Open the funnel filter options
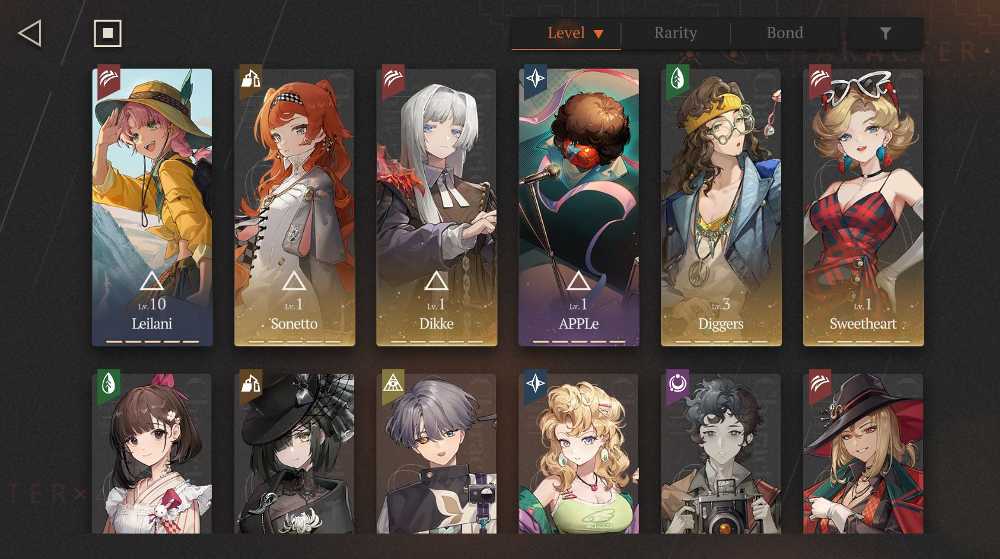Screen dimensions: 1000x559 (885, 34)
